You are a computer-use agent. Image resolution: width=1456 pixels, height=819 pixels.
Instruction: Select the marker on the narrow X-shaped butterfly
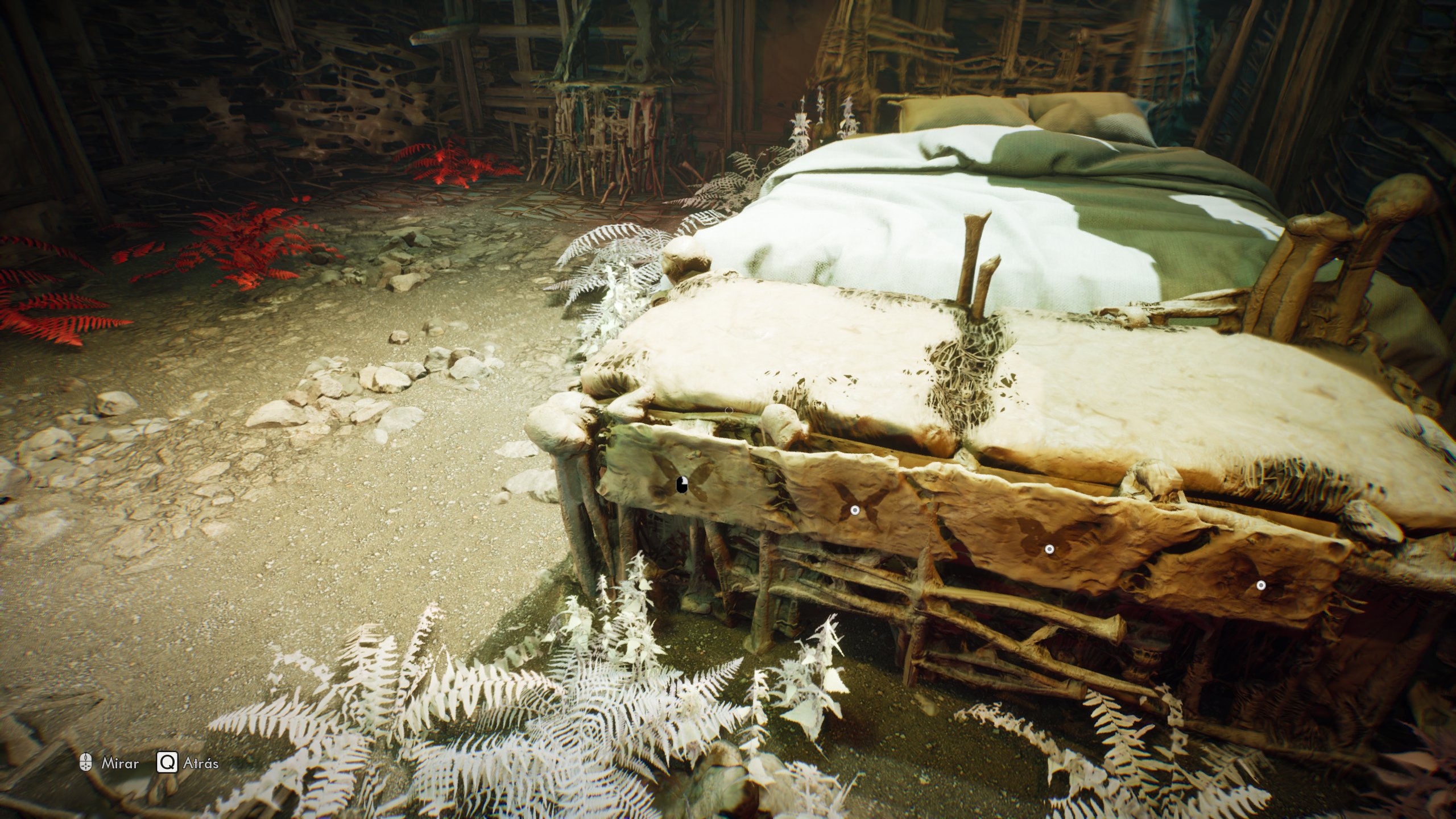(x=854, y=510)
